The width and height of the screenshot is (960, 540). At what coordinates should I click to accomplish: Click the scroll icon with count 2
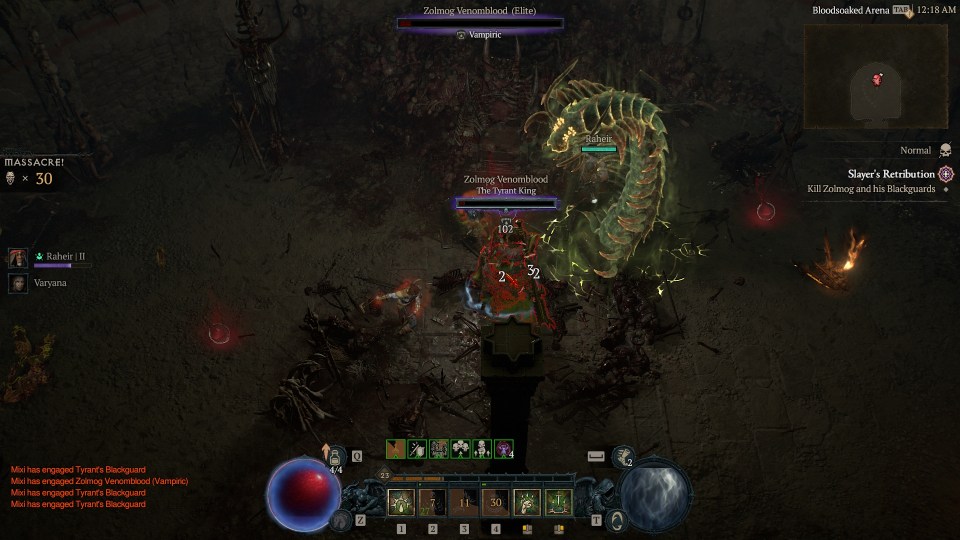(x=624, y=457)
